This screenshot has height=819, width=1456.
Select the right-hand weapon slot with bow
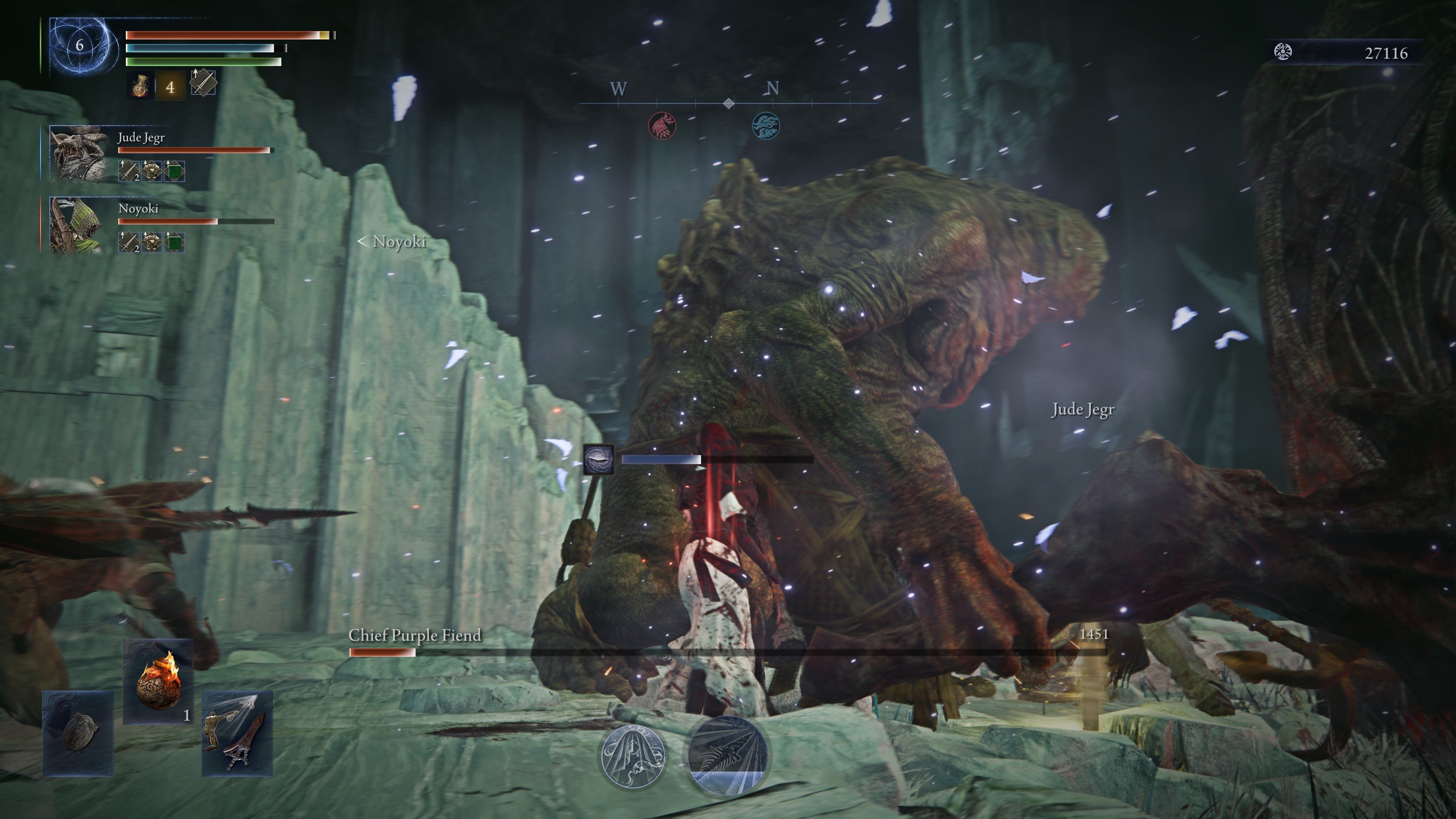click(237, 733)
